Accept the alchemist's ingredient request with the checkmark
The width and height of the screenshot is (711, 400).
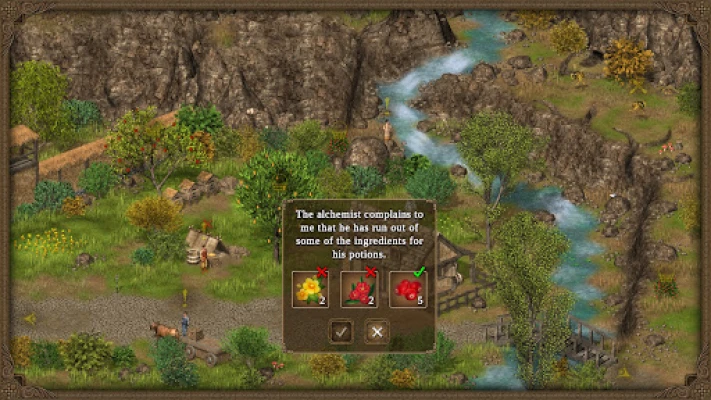342,331
